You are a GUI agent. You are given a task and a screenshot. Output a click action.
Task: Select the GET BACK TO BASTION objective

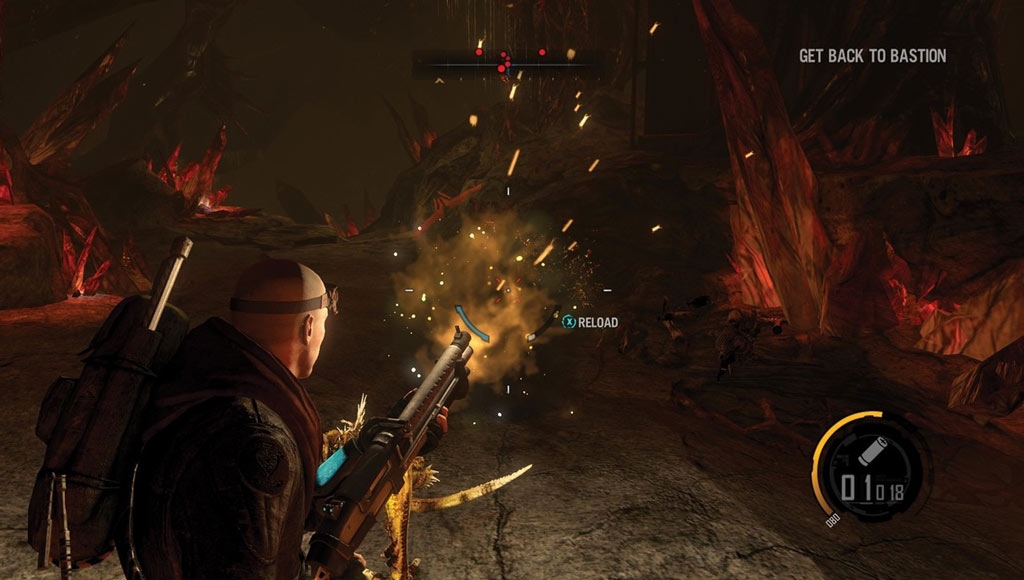pyautogui.click(x=872, y=56)
